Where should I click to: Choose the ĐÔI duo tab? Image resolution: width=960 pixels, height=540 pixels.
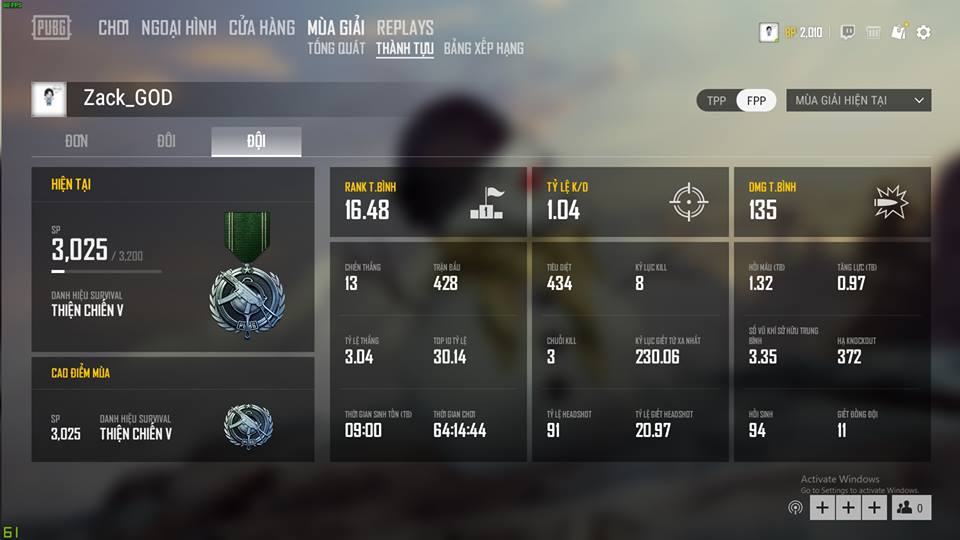pyautogui.click(x=166, y=141)
